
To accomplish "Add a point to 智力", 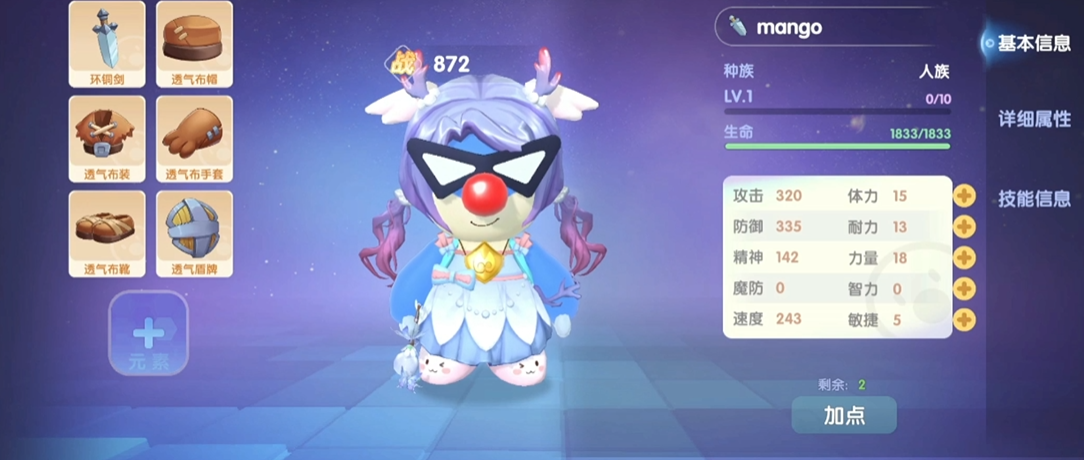I will coord(964,289).
